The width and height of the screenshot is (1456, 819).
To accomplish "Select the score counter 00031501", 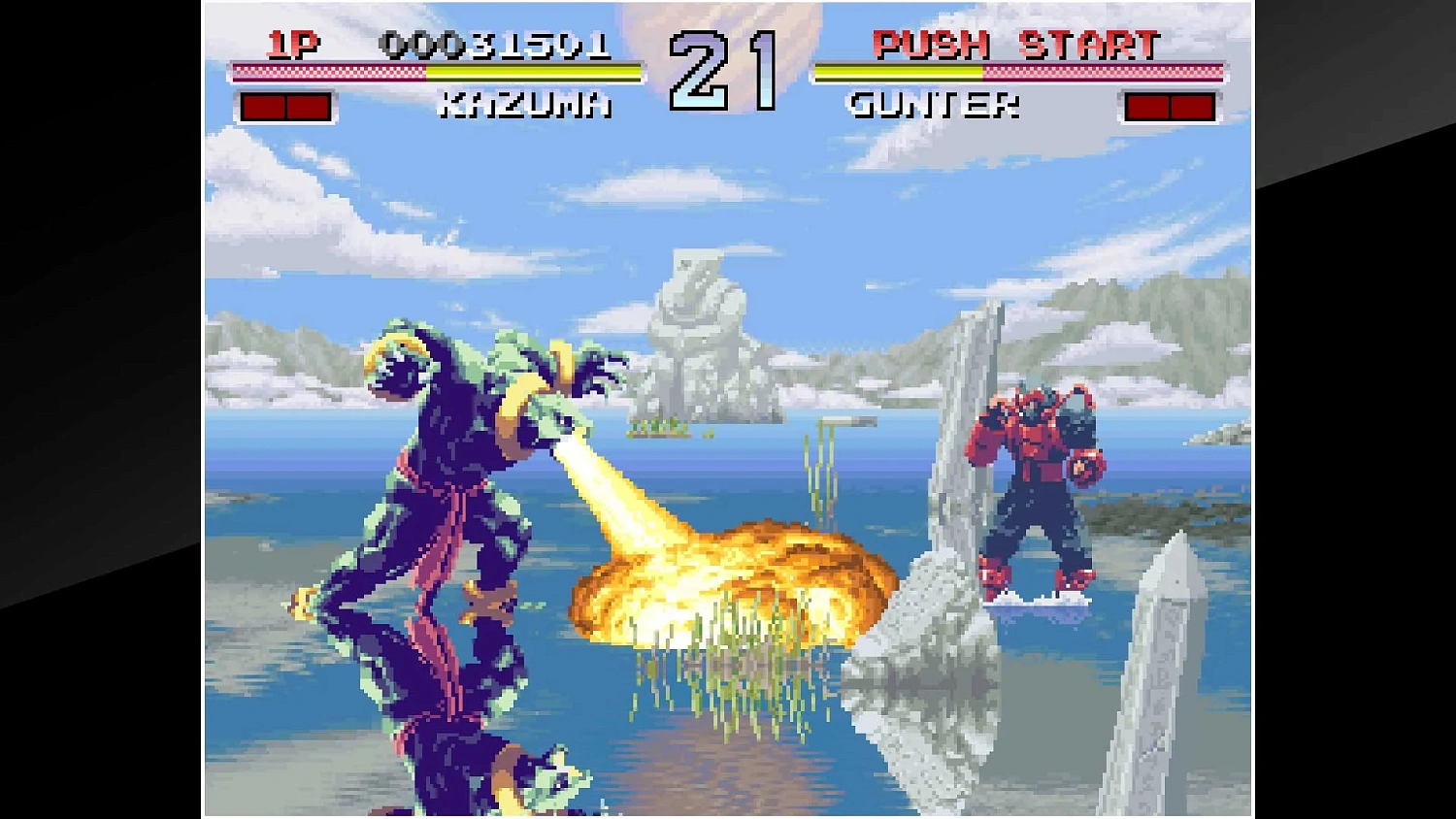I will tap(497, 44).
